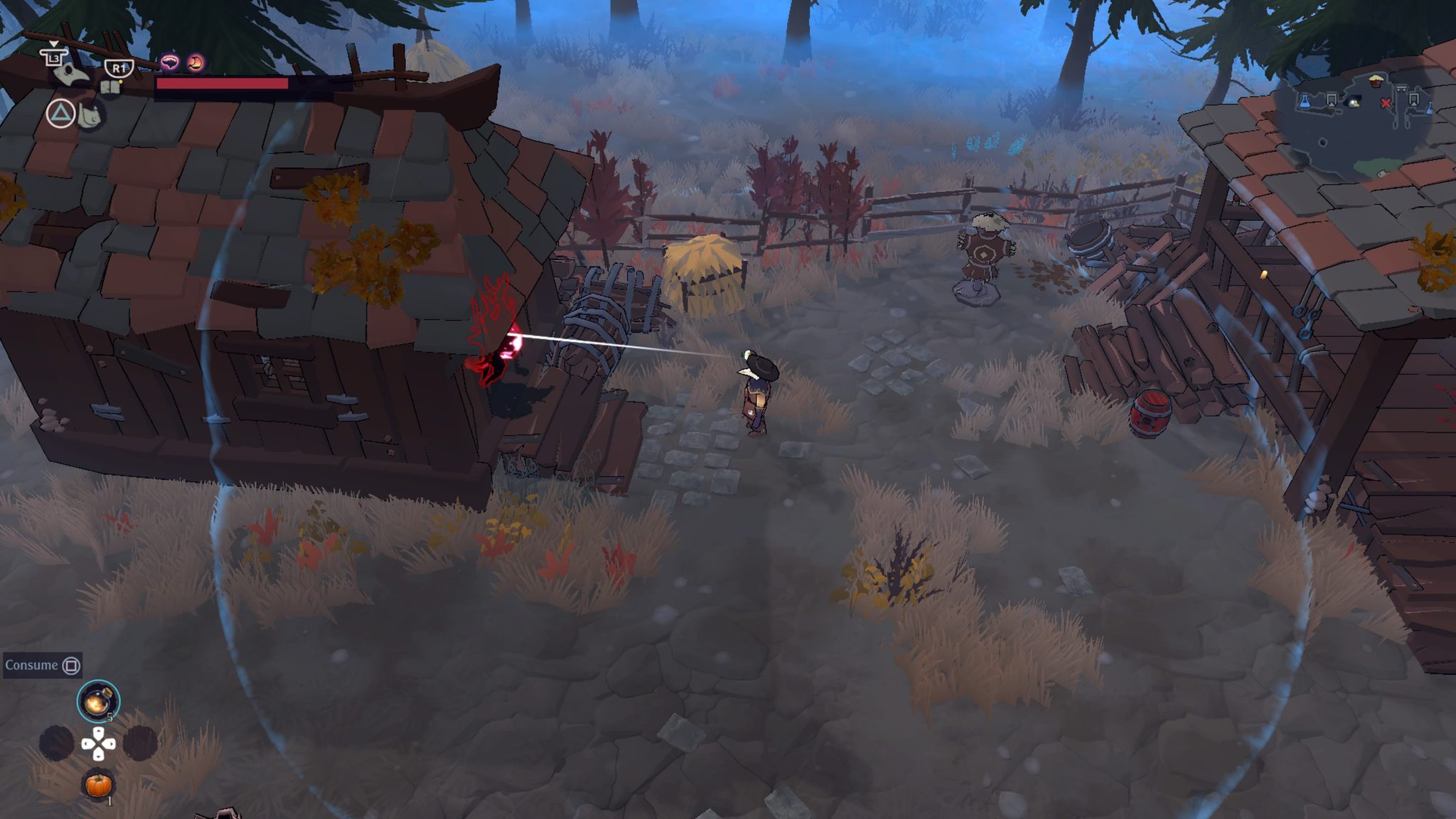
Task: Click the pumpkin consumable icon
Action: point(98,786)
